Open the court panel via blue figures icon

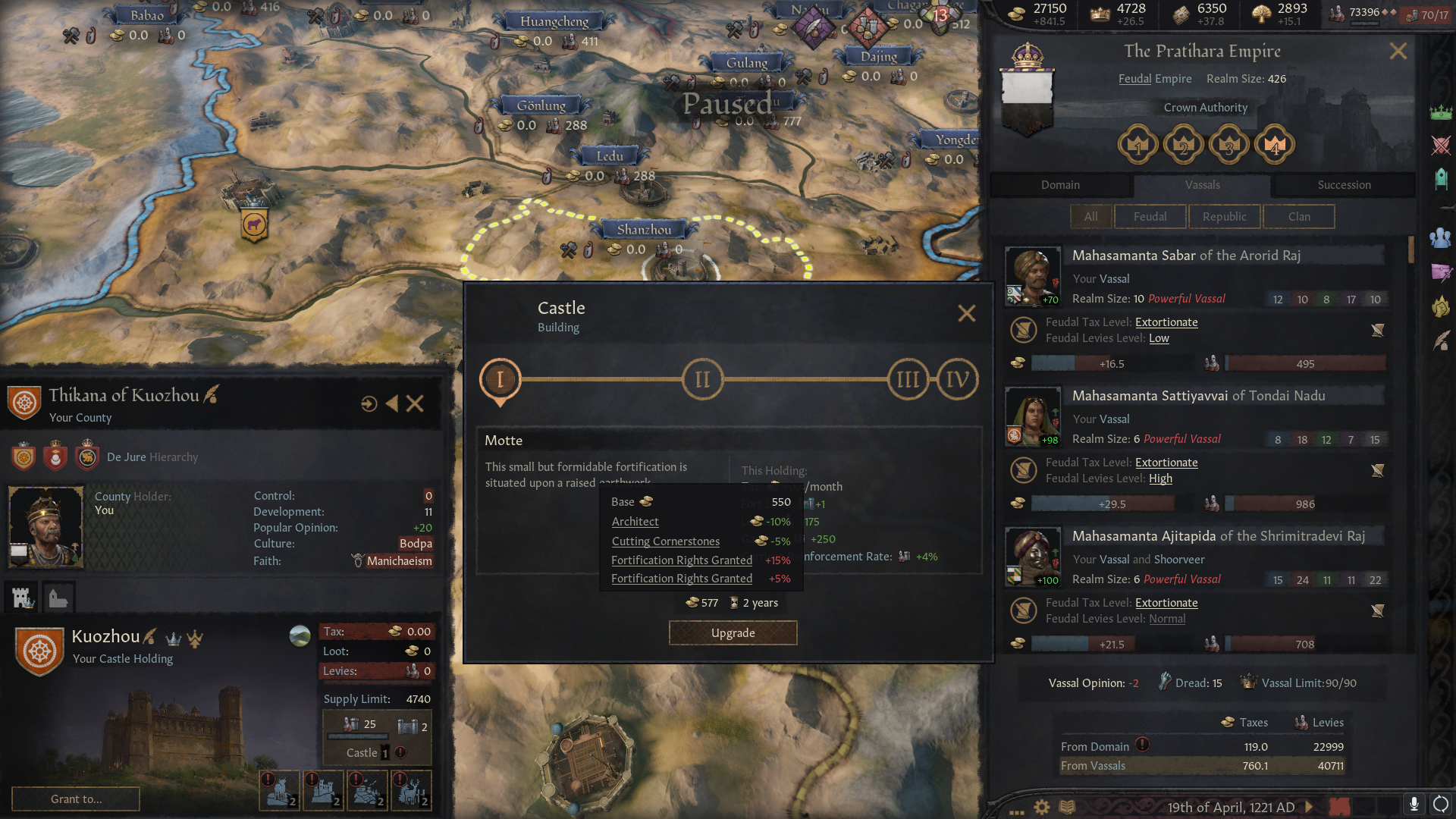pyautogui.click(x=1442, y=239)
